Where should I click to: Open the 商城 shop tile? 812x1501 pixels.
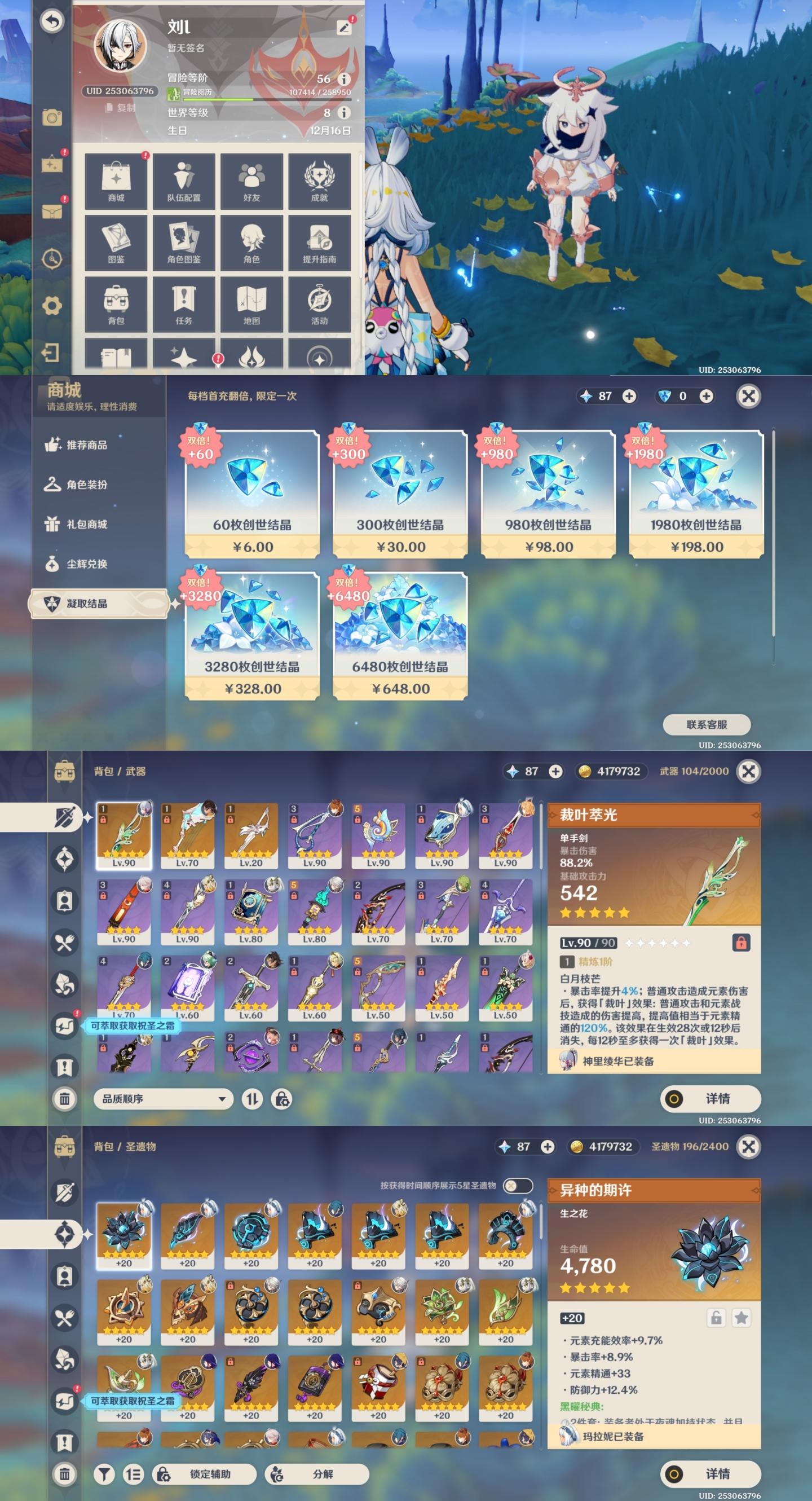tap(116, 181)
